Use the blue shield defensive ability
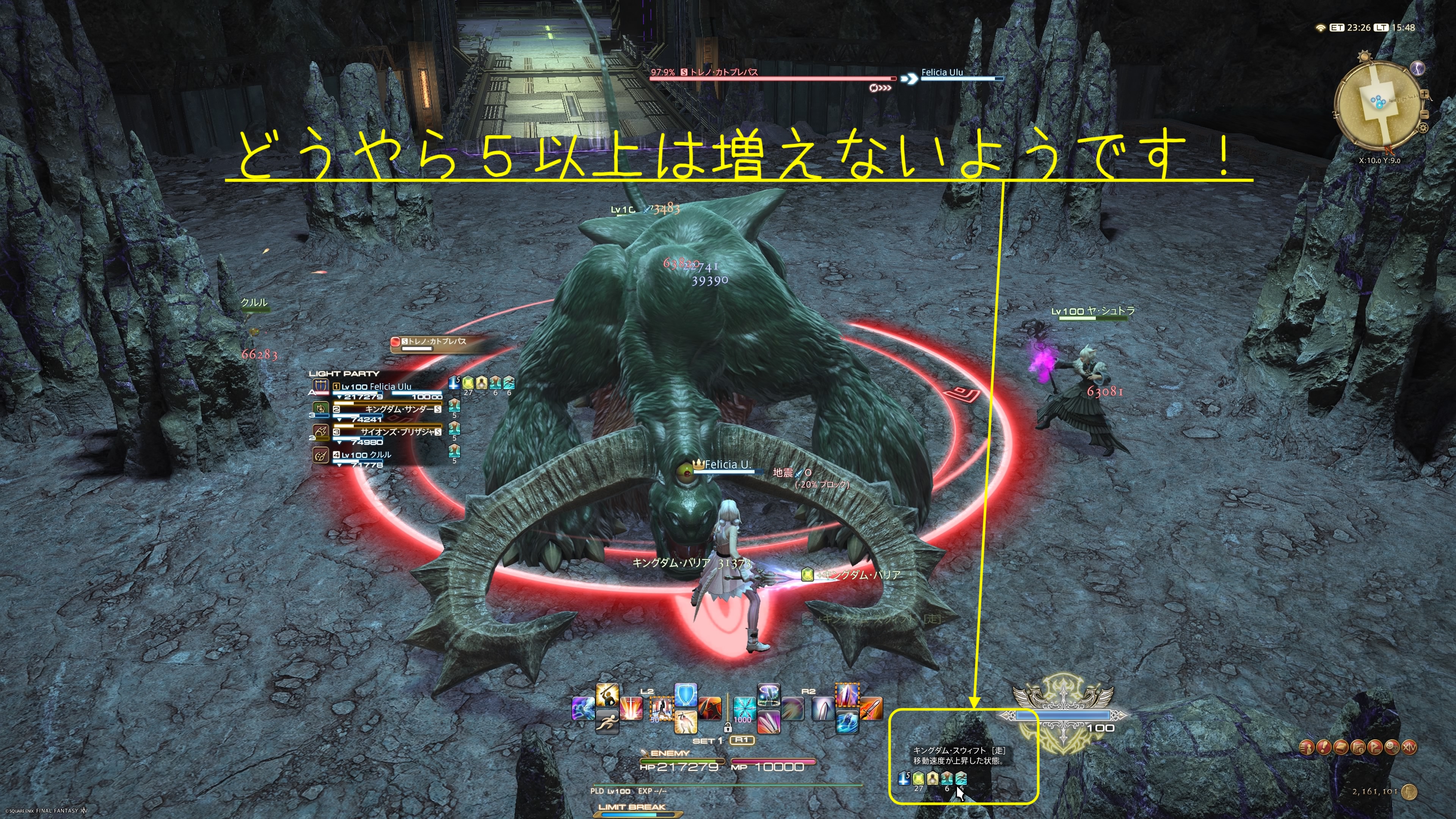This screenshot has height=819, width=1456. (x=686, y=695)
